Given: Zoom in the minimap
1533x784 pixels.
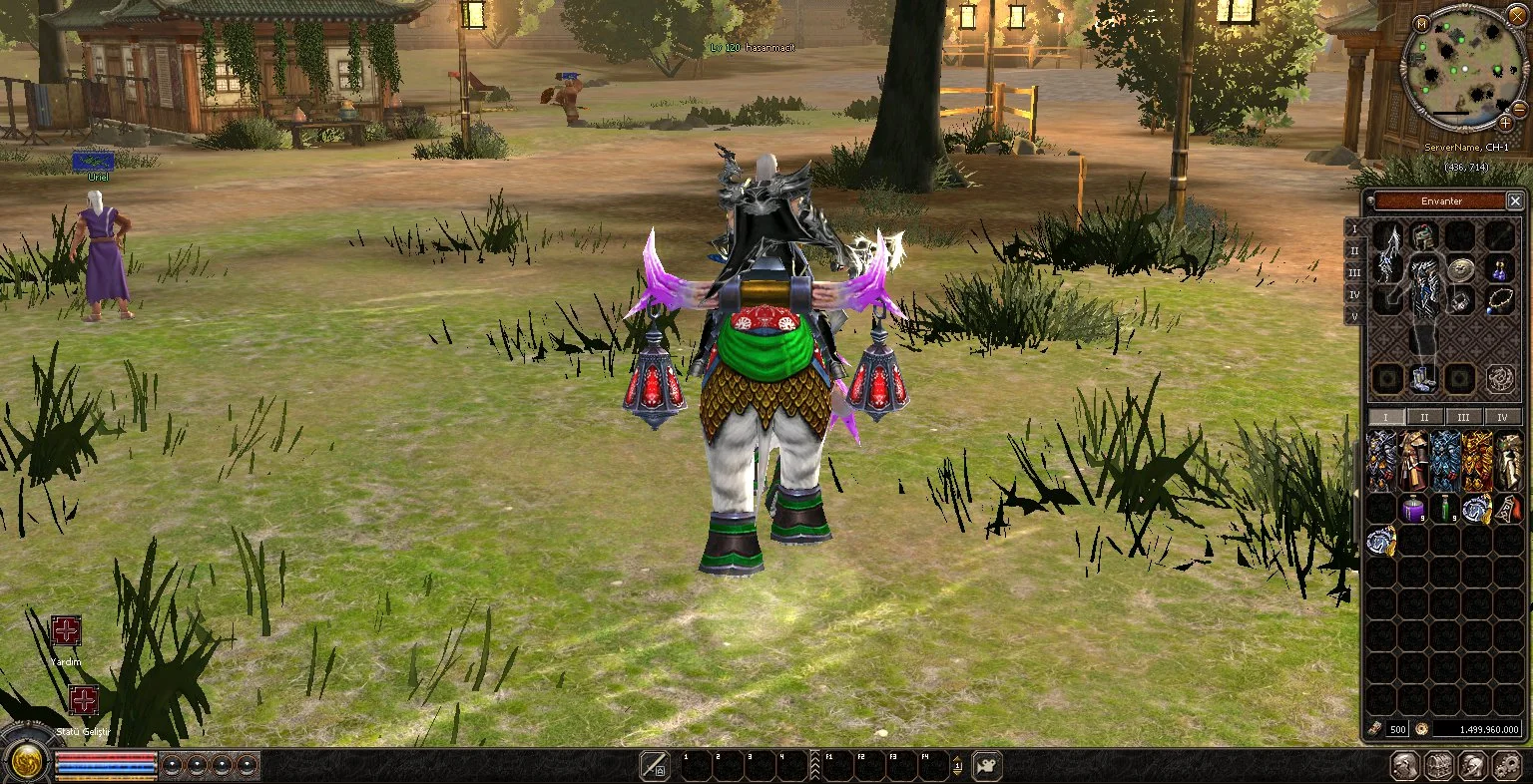Looking at the screenshot, I should pyautogui.click(x=1506, y=123).
